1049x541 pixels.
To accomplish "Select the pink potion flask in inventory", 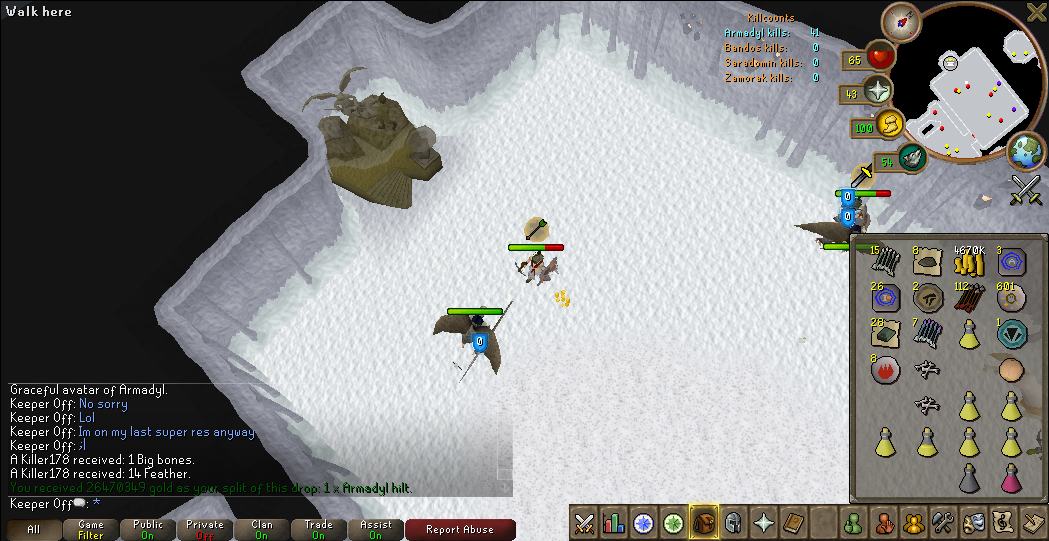I will point(1011,478).
